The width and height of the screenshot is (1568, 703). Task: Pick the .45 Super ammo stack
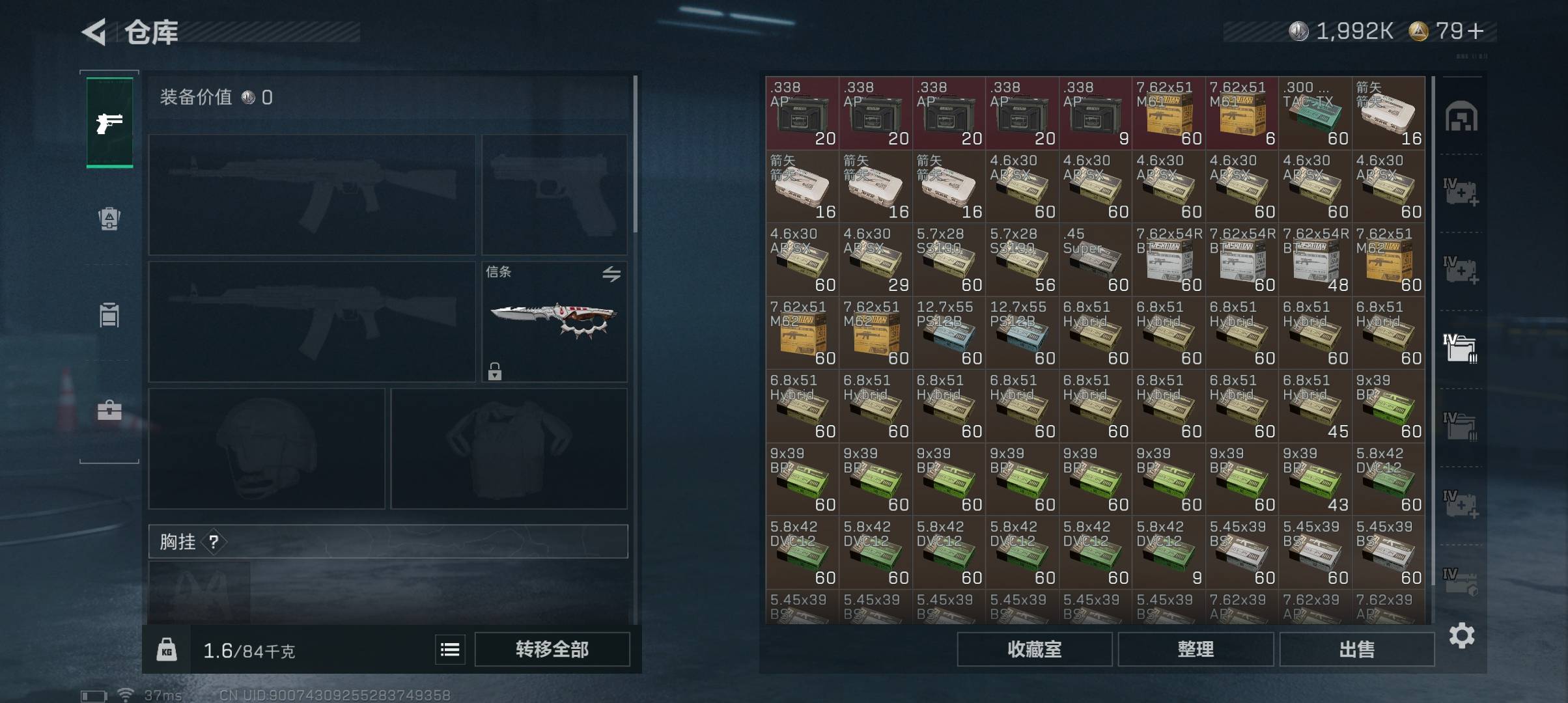(1095, 260)
